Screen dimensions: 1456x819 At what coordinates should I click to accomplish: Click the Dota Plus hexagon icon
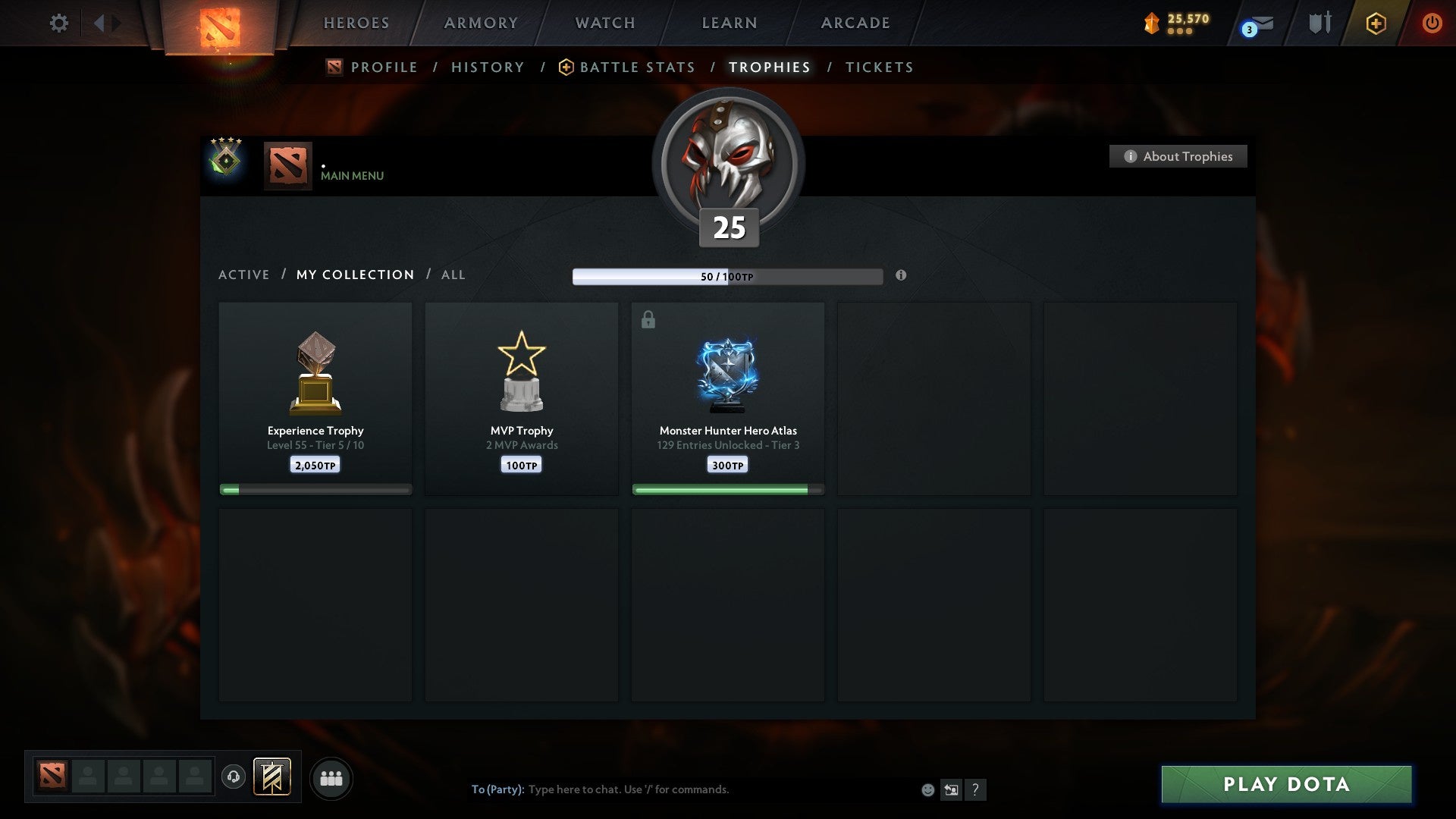(1376, 23)
